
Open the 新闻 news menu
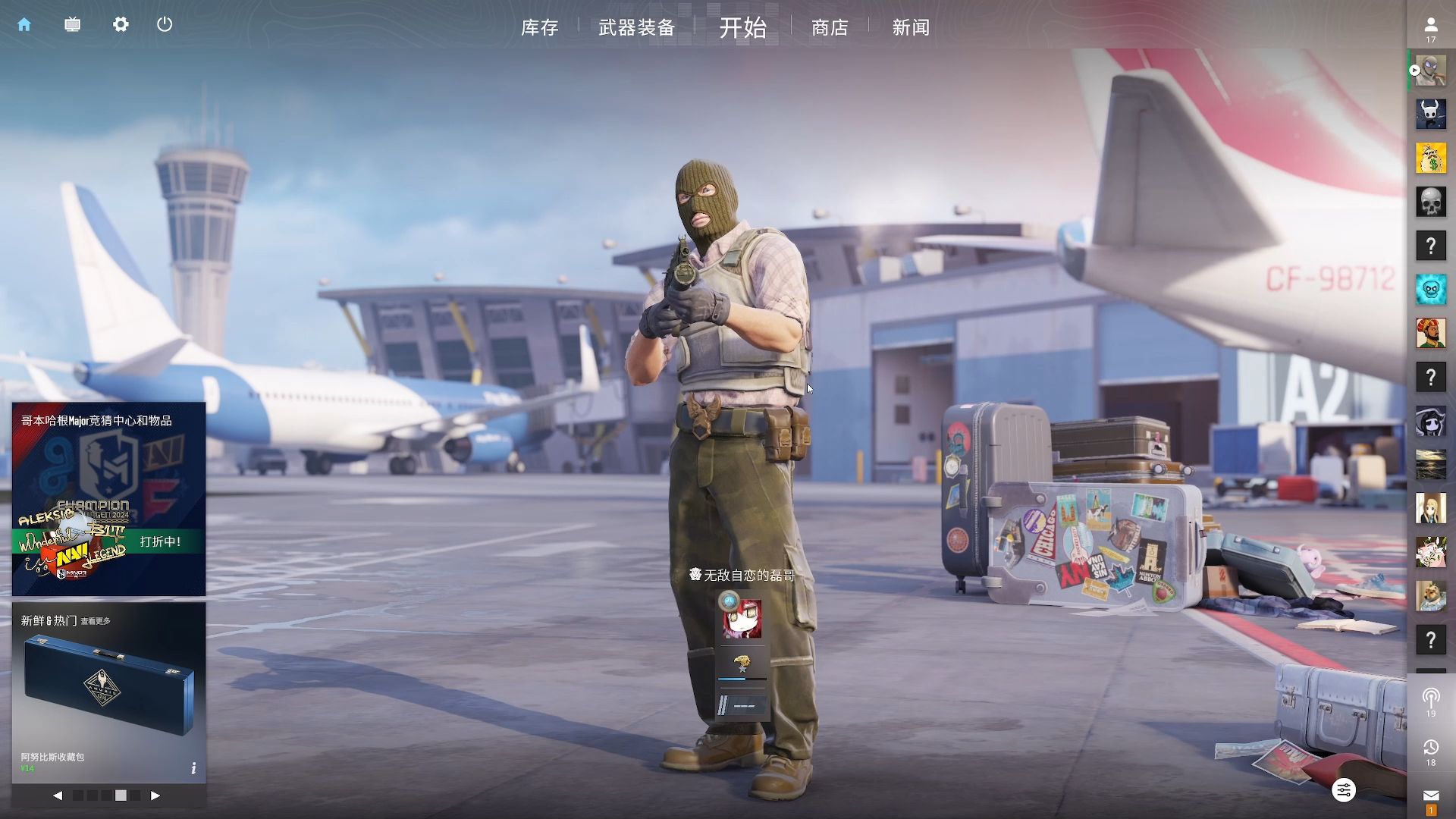click(x=909, y=28)
